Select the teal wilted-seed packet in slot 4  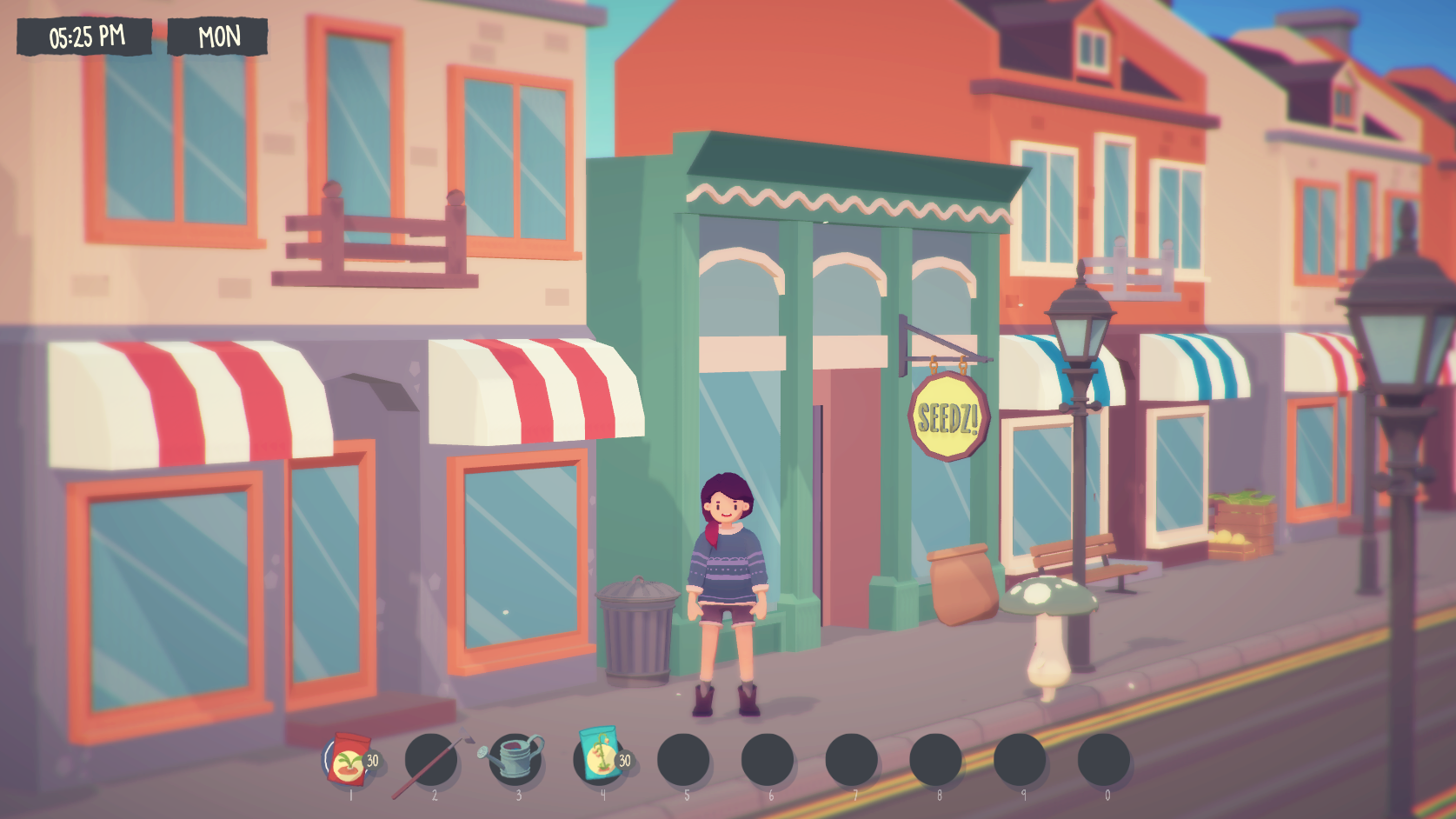[x=600, y=756]
